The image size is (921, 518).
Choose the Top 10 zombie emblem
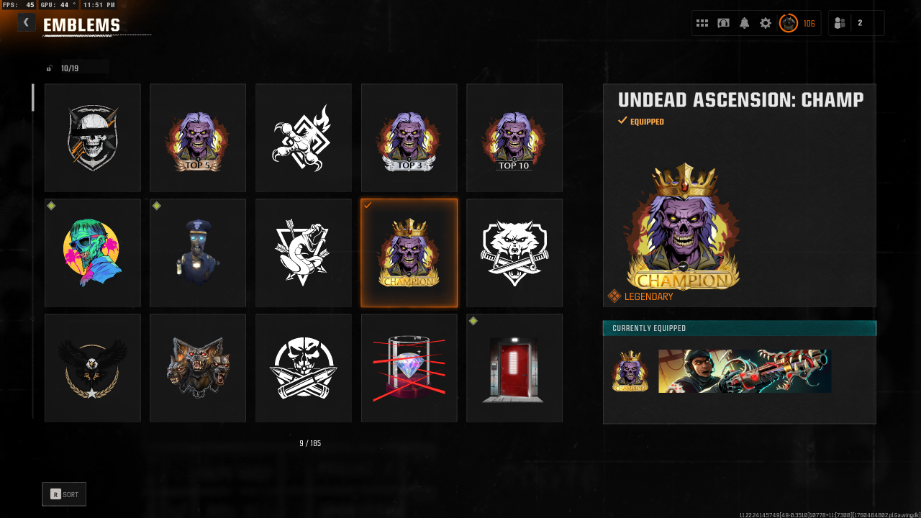(514, 138)
